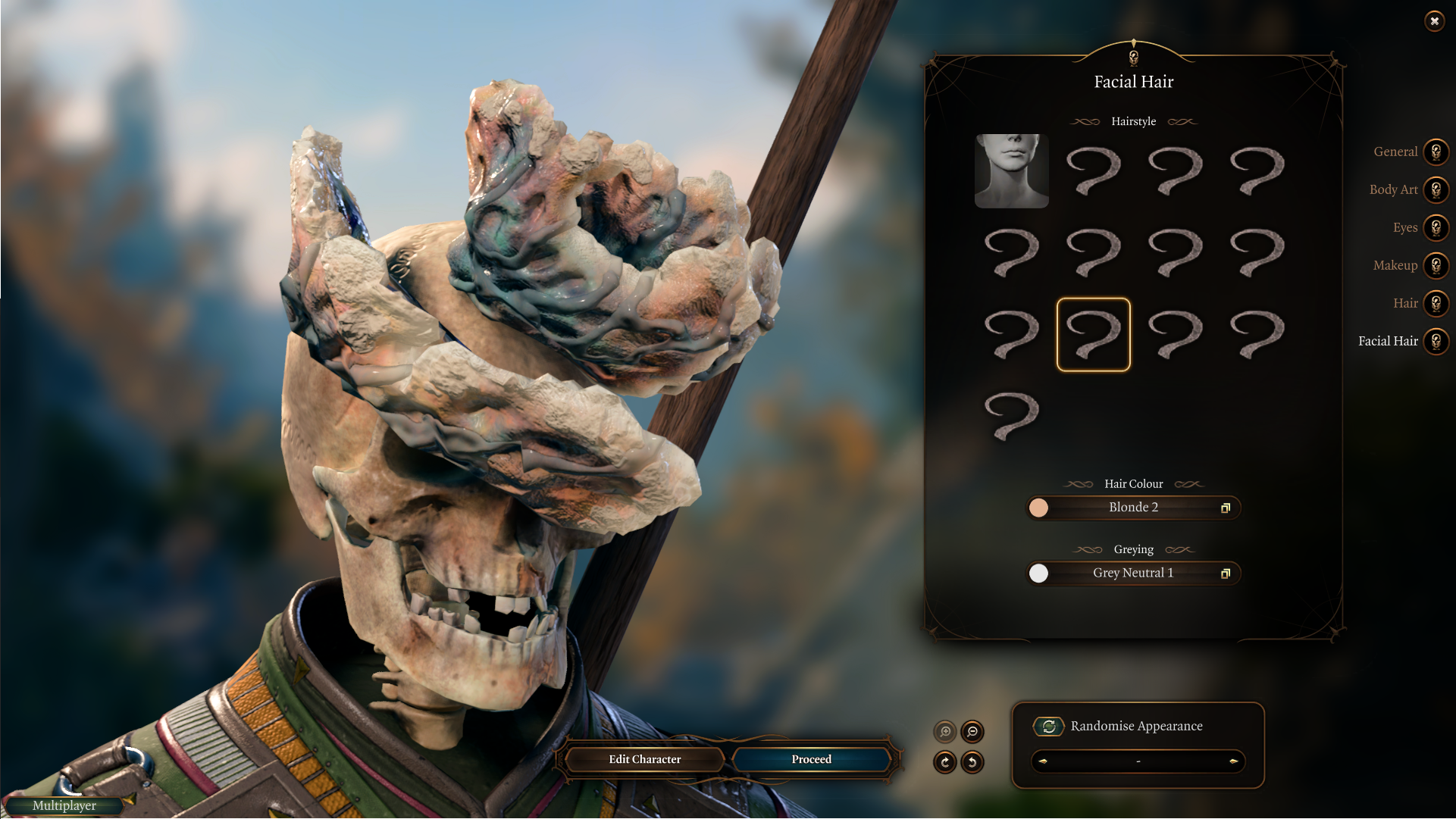Screen dimensions: 1456x819
Task: Close the character creation screen
Action: click(1434, 21)
